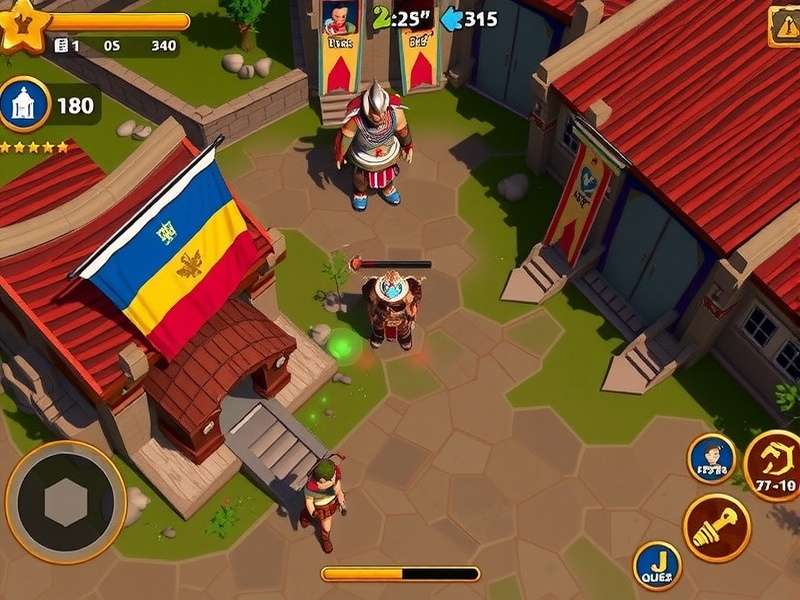Click the blue arrow currency icon
The width and height of the screenshot is (800, 600).
[x=452, y=18]
